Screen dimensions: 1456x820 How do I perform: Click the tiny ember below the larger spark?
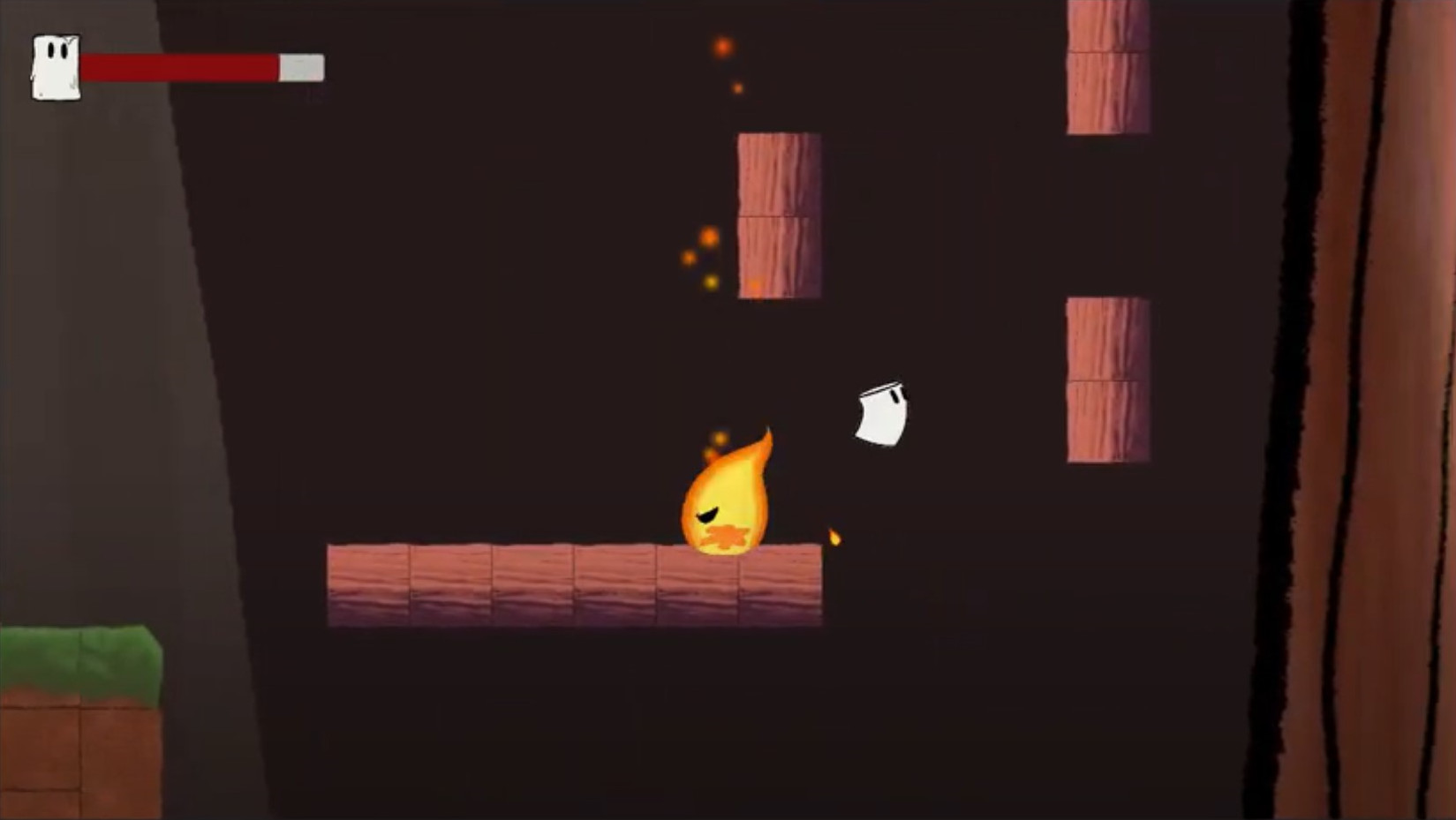(x=736, y=88)
